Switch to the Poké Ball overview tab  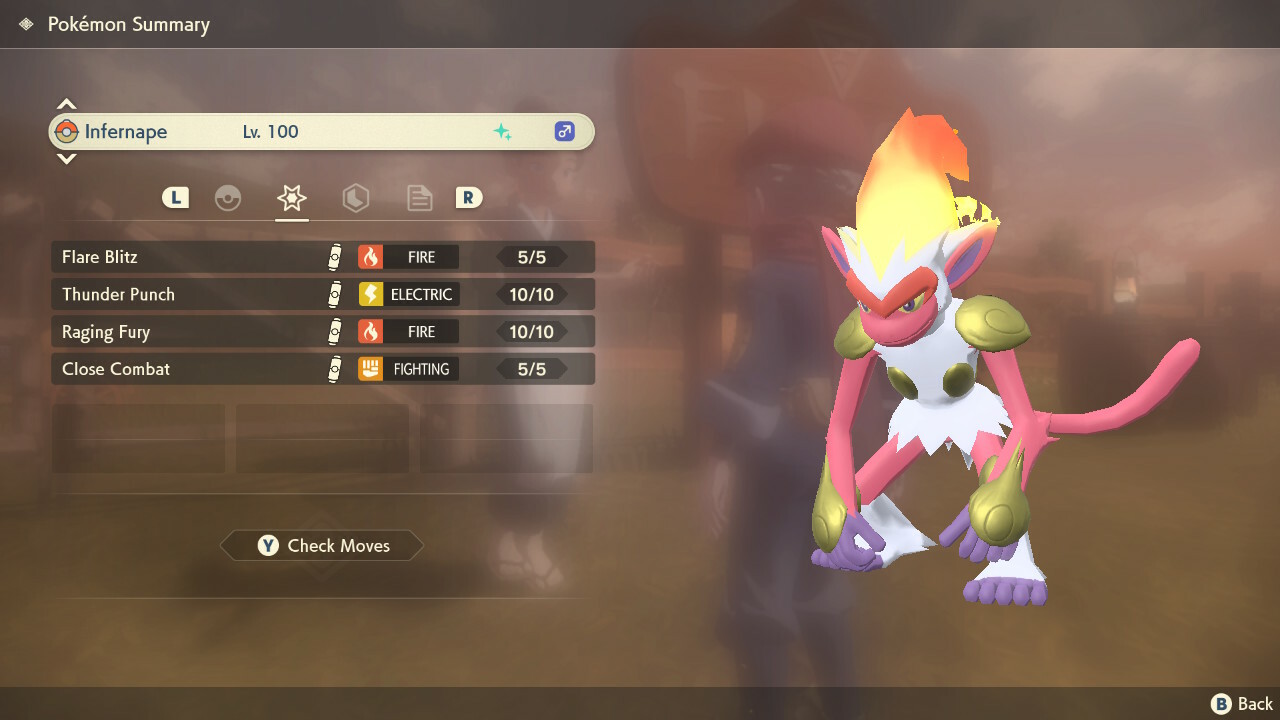[228, 198]
